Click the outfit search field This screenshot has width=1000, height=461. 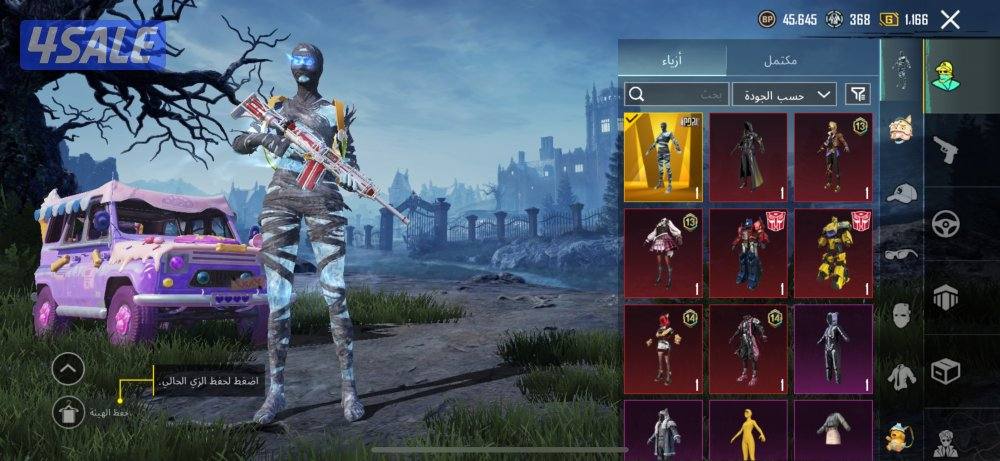pos(676,94)
